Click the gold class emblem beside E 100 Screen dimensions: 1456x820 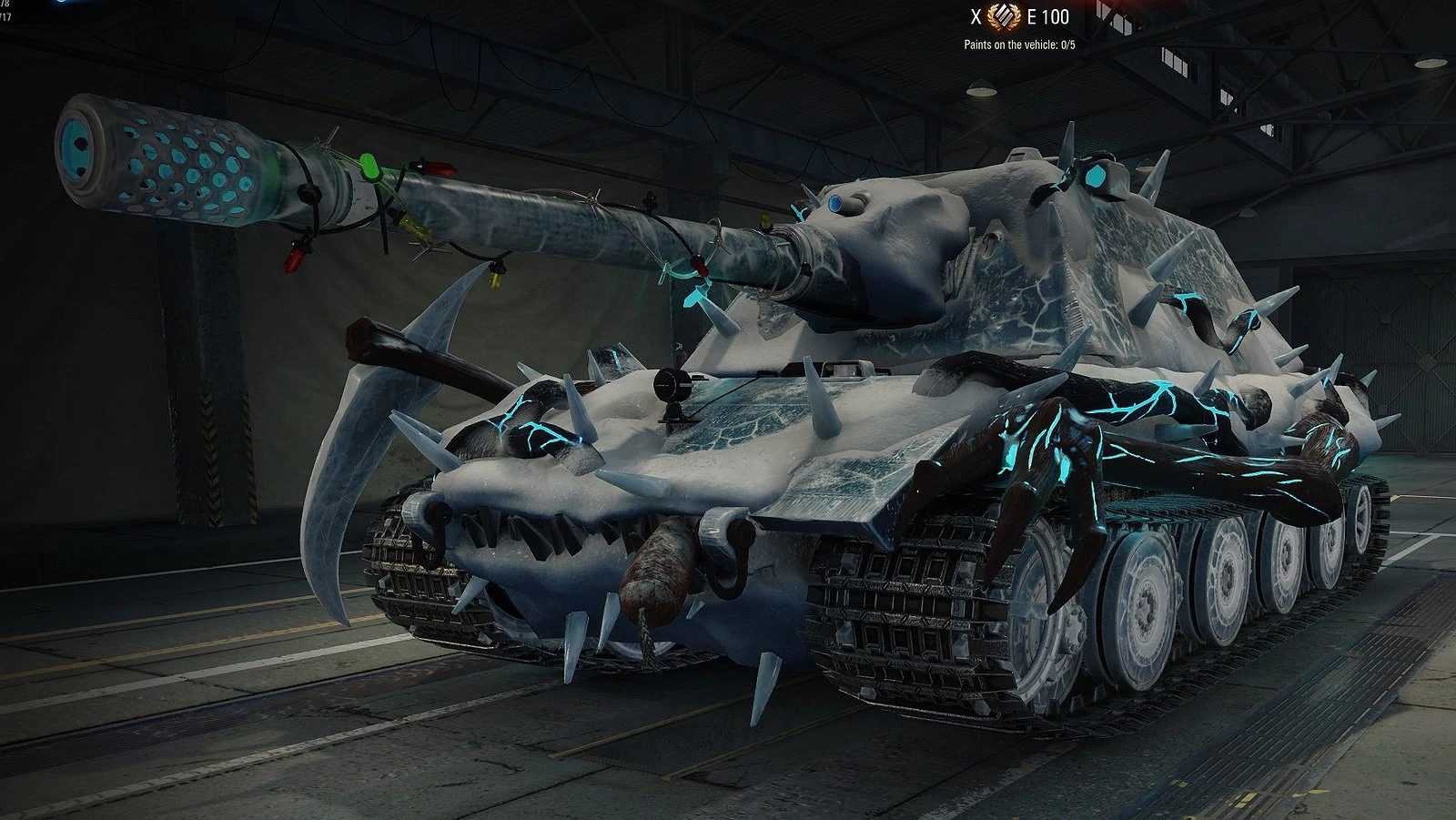click(x=1001, y=16)
